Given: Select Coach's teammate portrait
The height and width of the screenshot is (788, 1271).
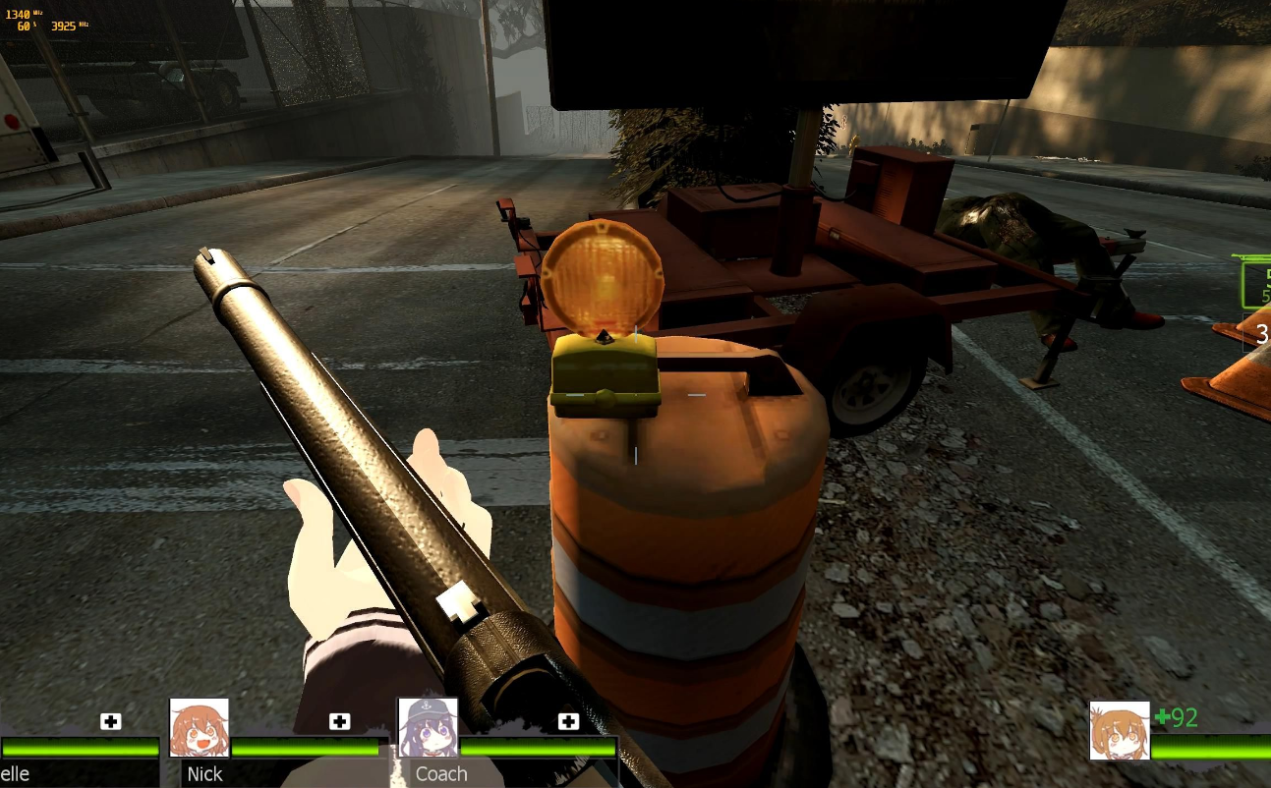Looking at the screenshot, I should tap(428, 728).
